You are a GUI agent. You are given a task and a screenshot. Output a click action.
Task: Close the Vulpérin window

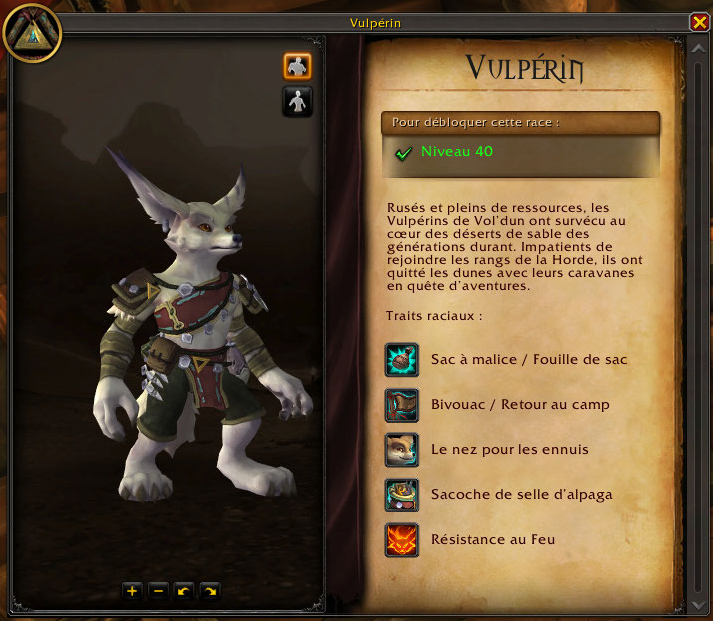(x=699, y=22)
